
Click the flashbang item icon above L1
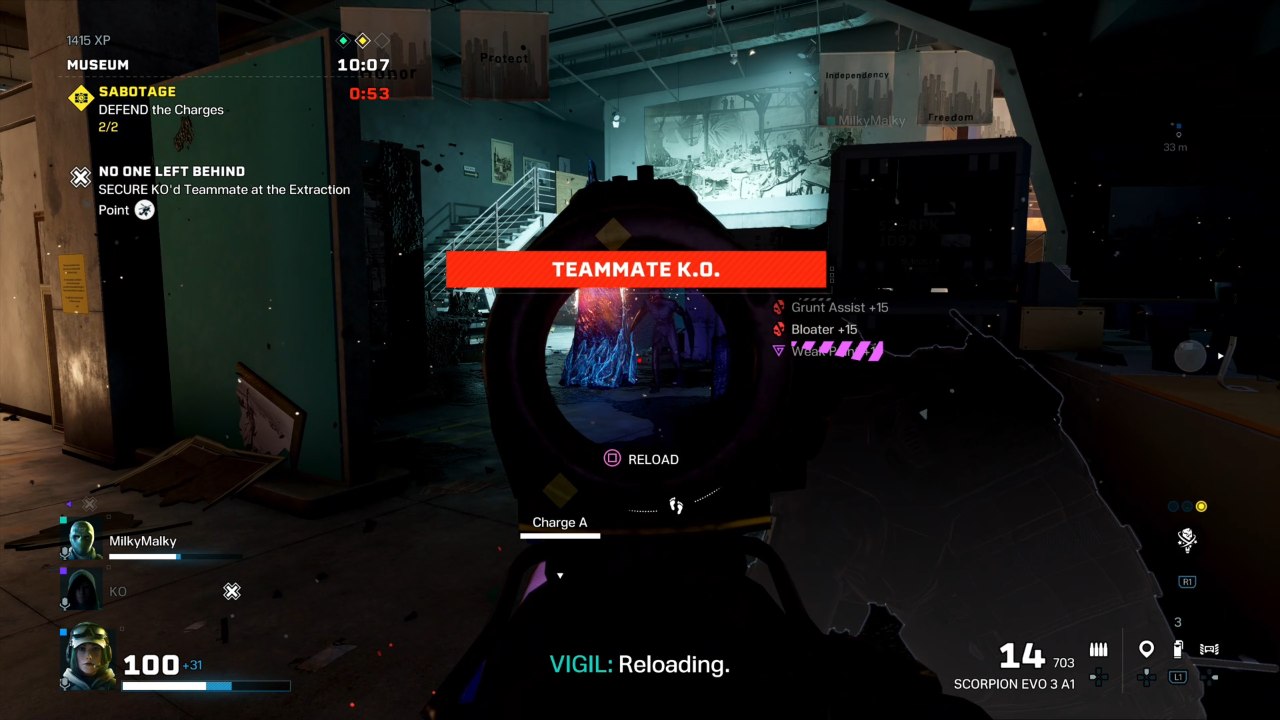tap(1178, 648)
